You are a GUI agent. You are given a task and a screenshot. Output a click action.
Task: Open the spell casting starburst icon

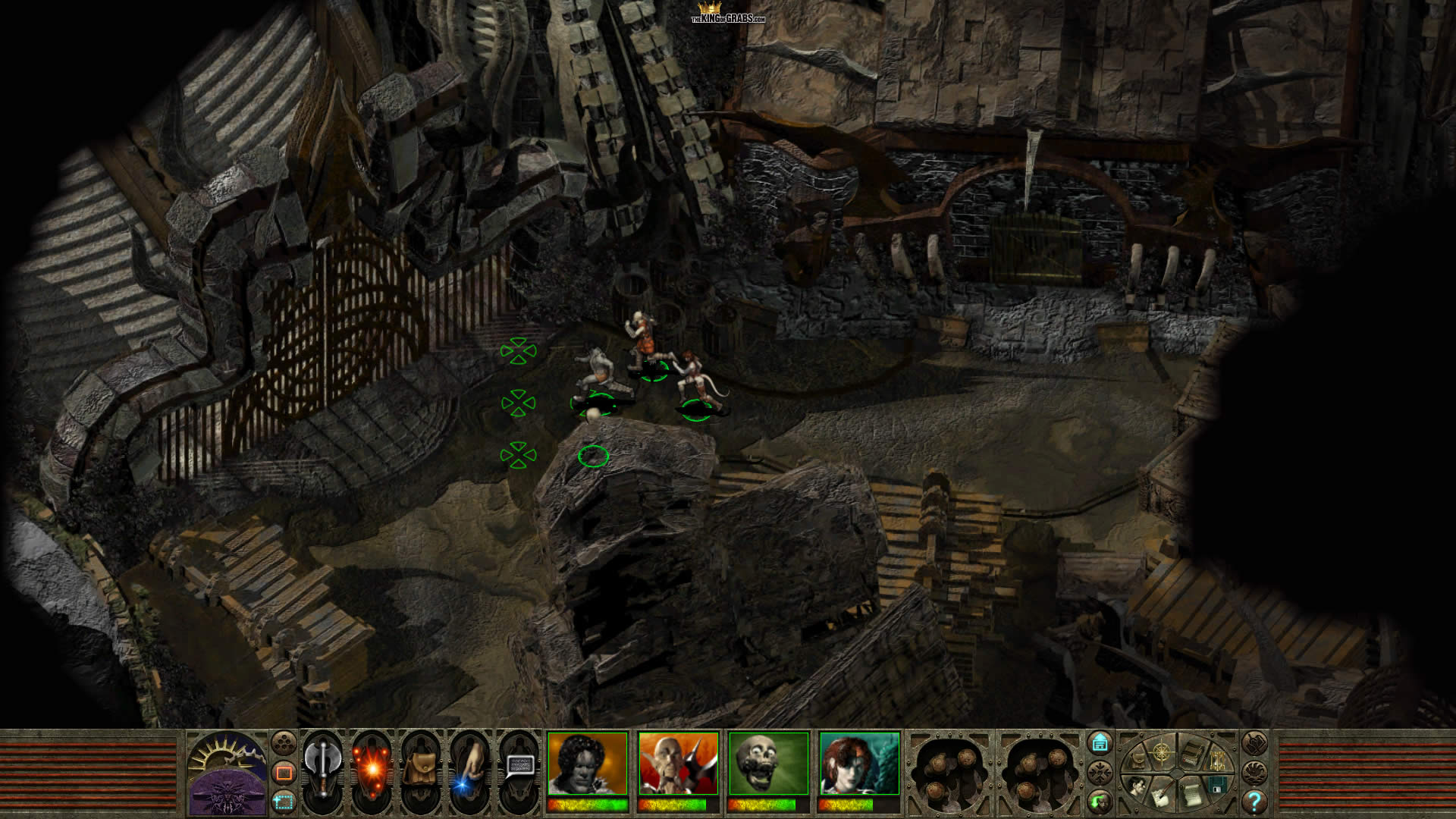[372, 769]
